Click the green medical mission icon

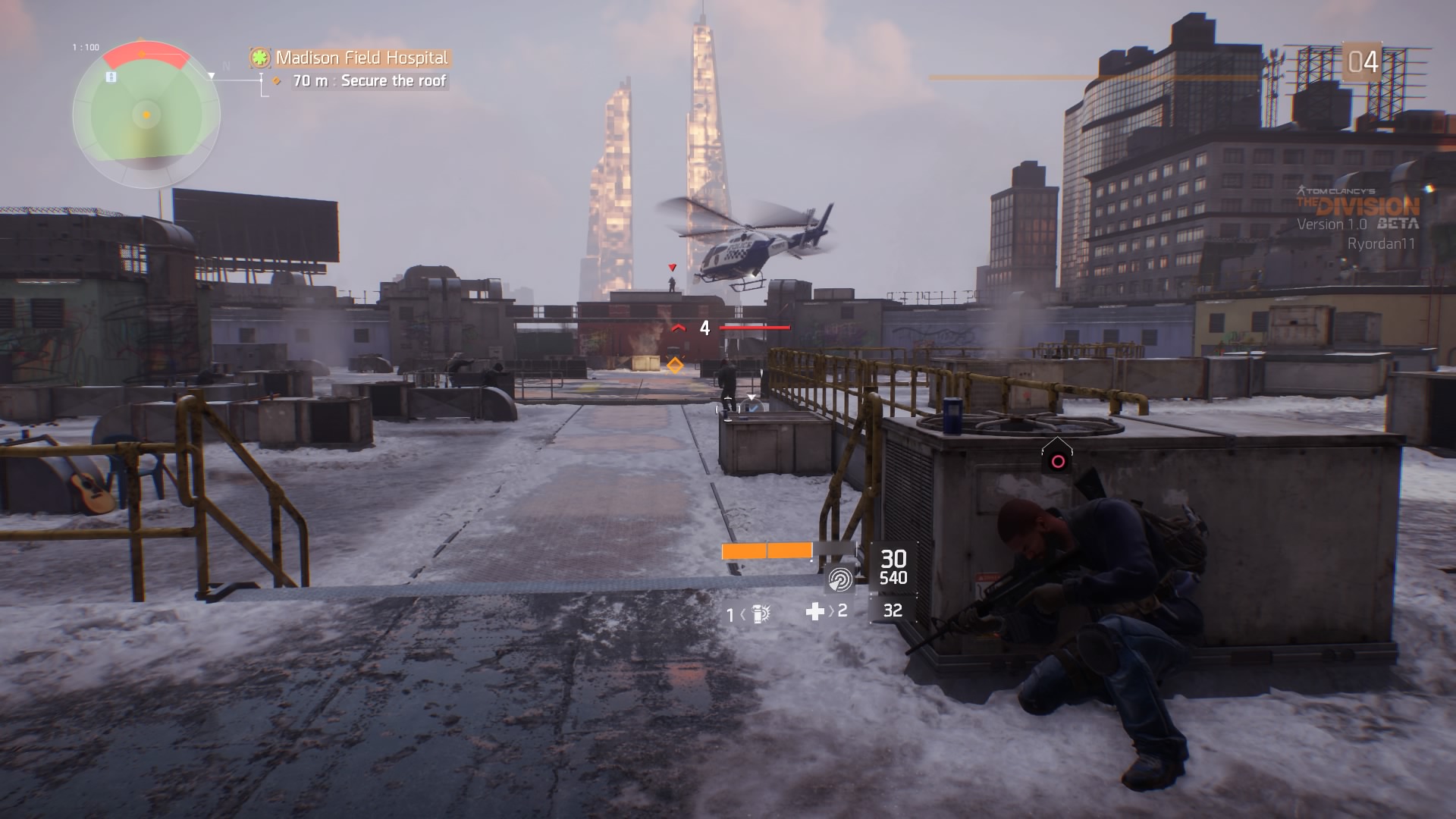tap(262, 58)
